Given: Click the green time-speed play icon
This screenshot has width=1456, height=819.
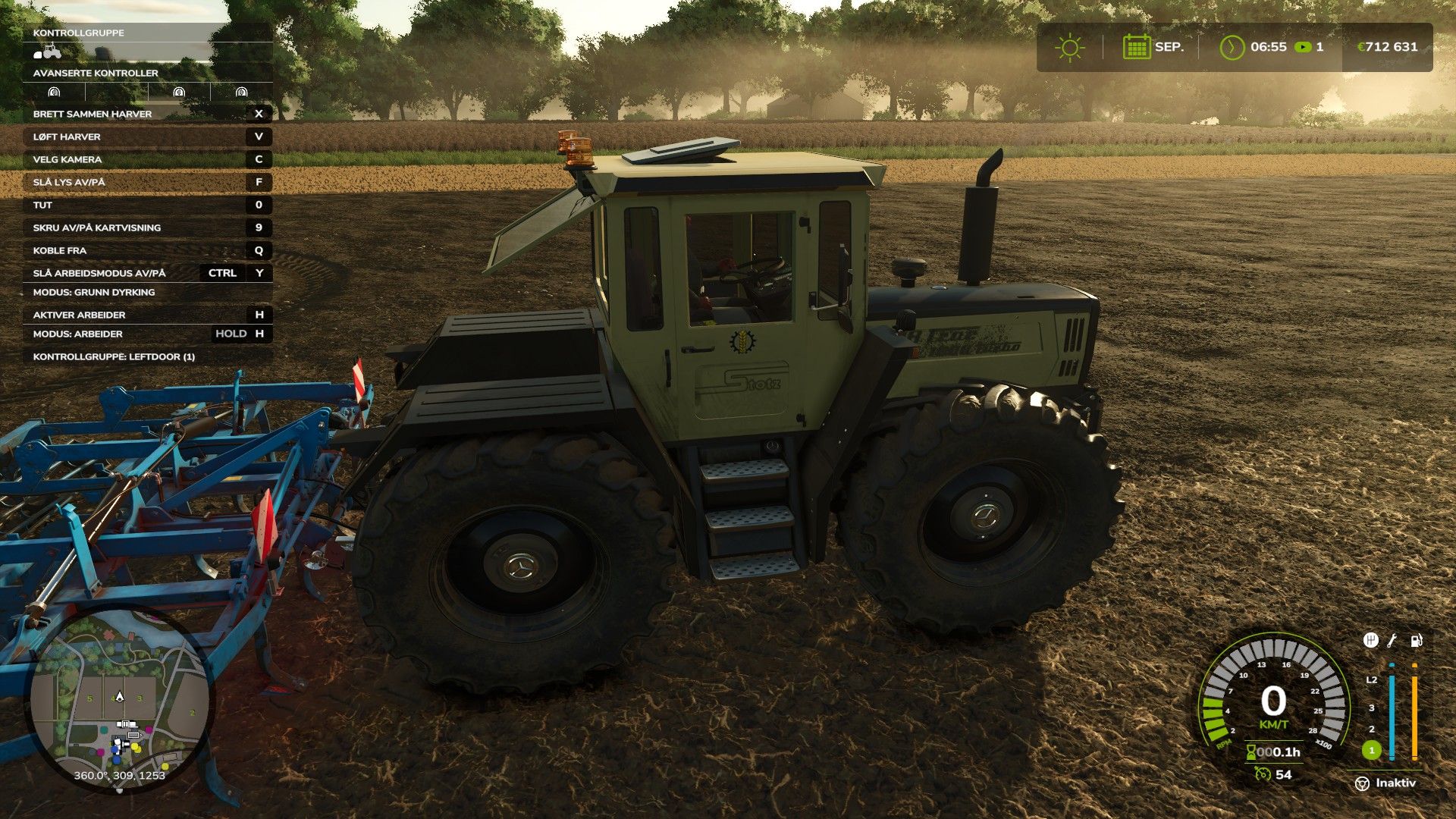Looking at the screenshot, I should tap(1303, 47).
